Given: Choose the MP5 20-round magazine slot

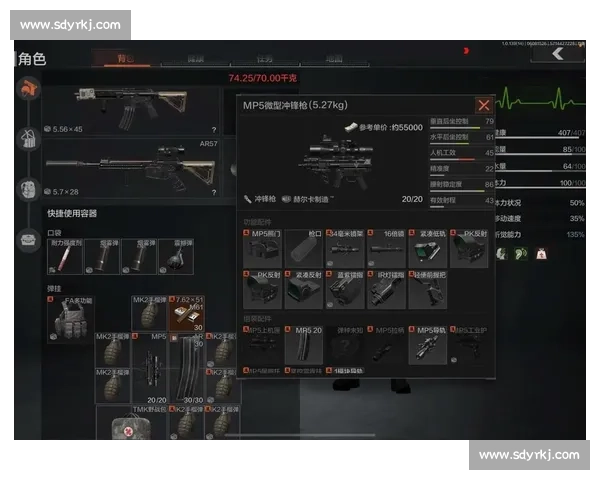Looking at the screenshot, I should (303, 345).
